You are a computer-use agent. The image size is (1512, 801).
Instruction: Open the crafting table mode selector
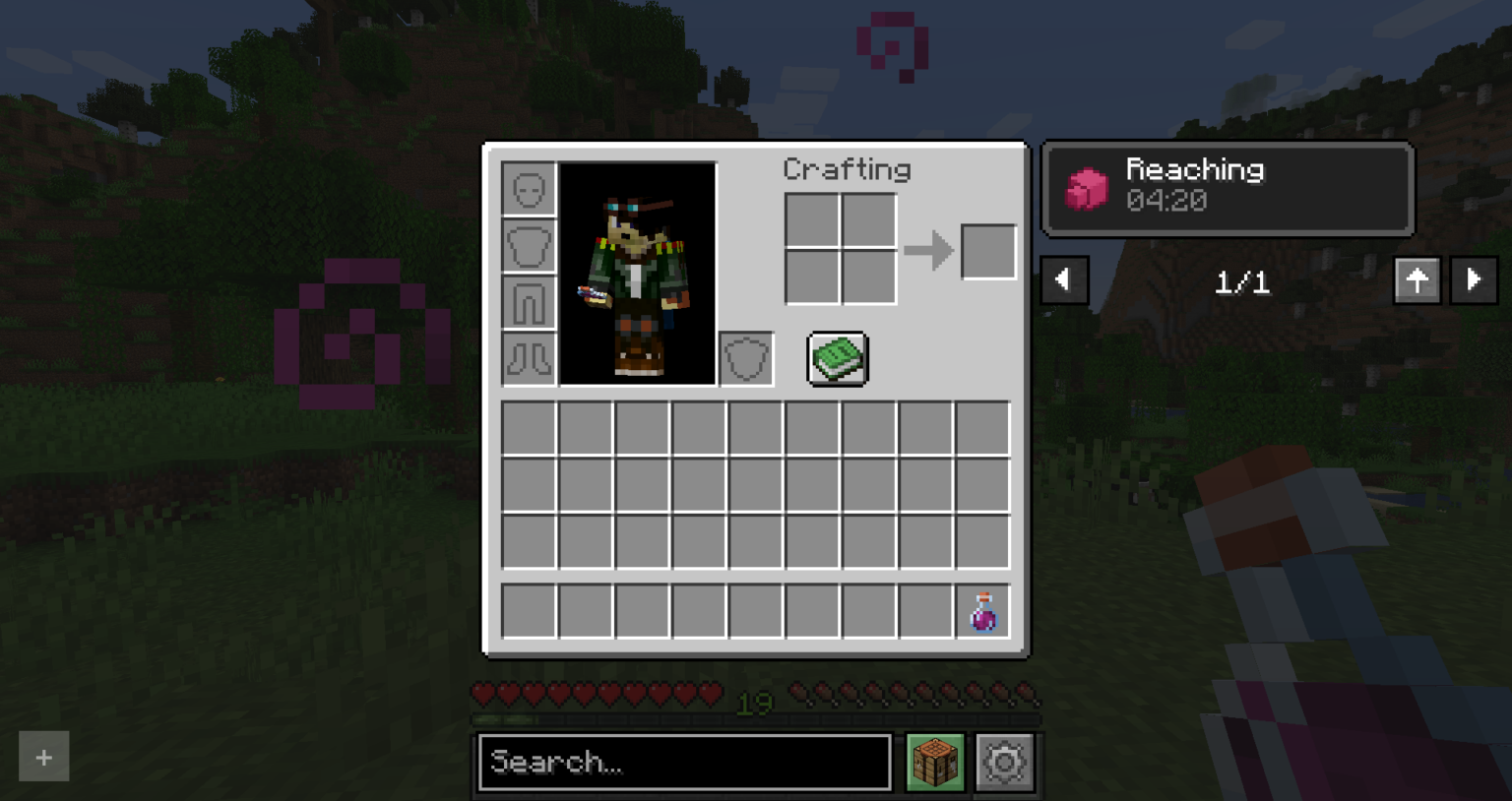[934, 762]
